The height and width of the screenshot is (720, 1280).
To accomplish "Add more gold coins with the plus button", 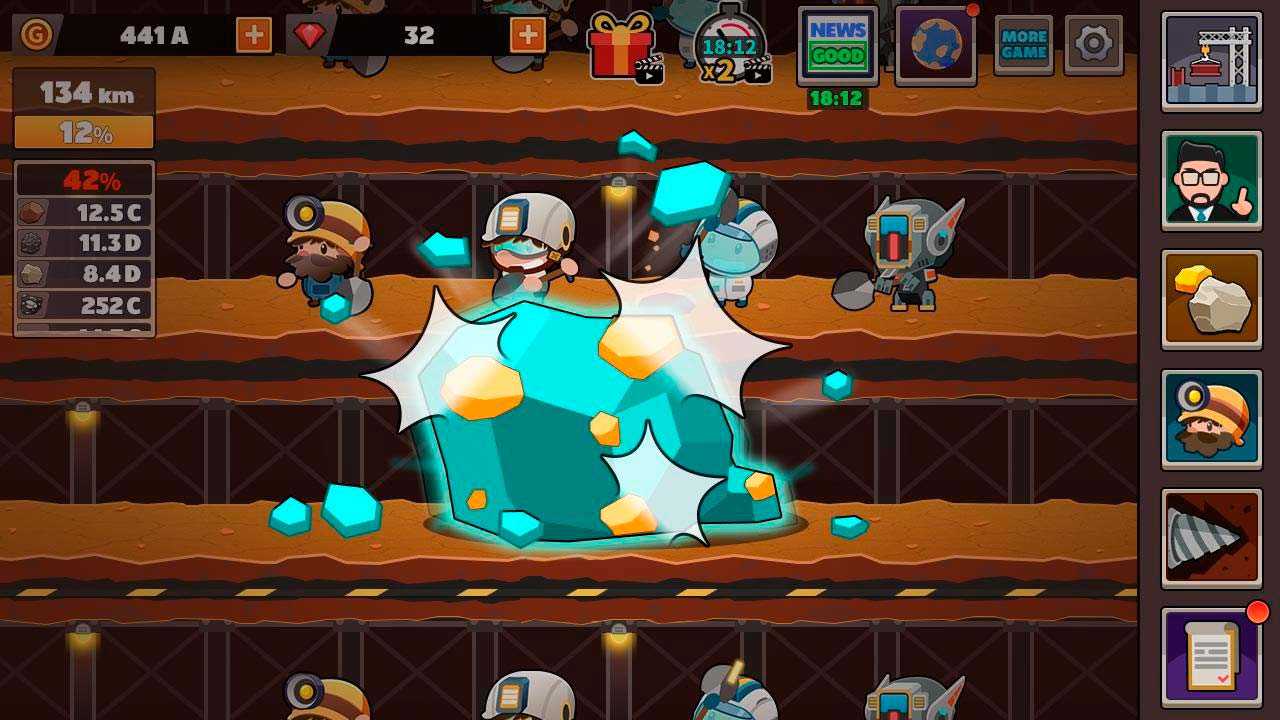I will (254, 36).
